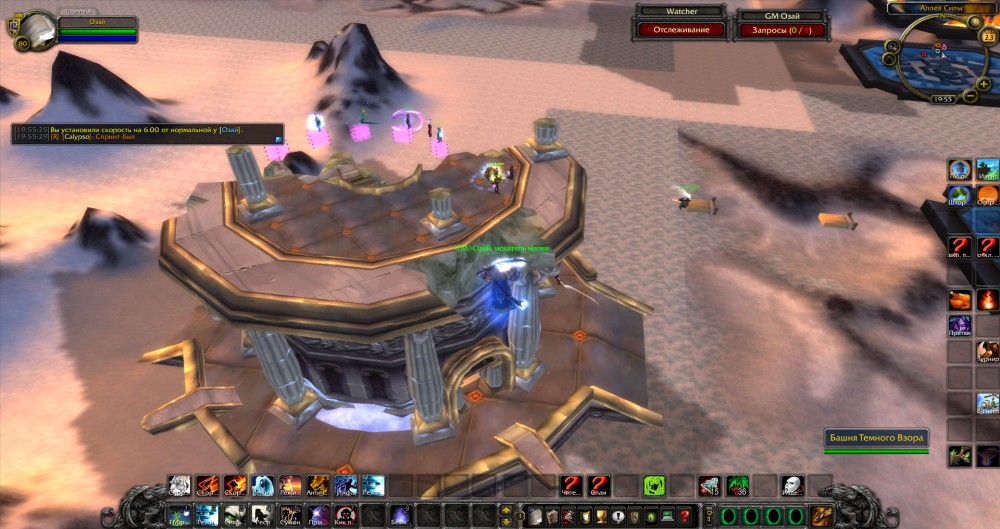1000x529 pixels.
Task: Click the GM Озай header button
Action: 781,15
